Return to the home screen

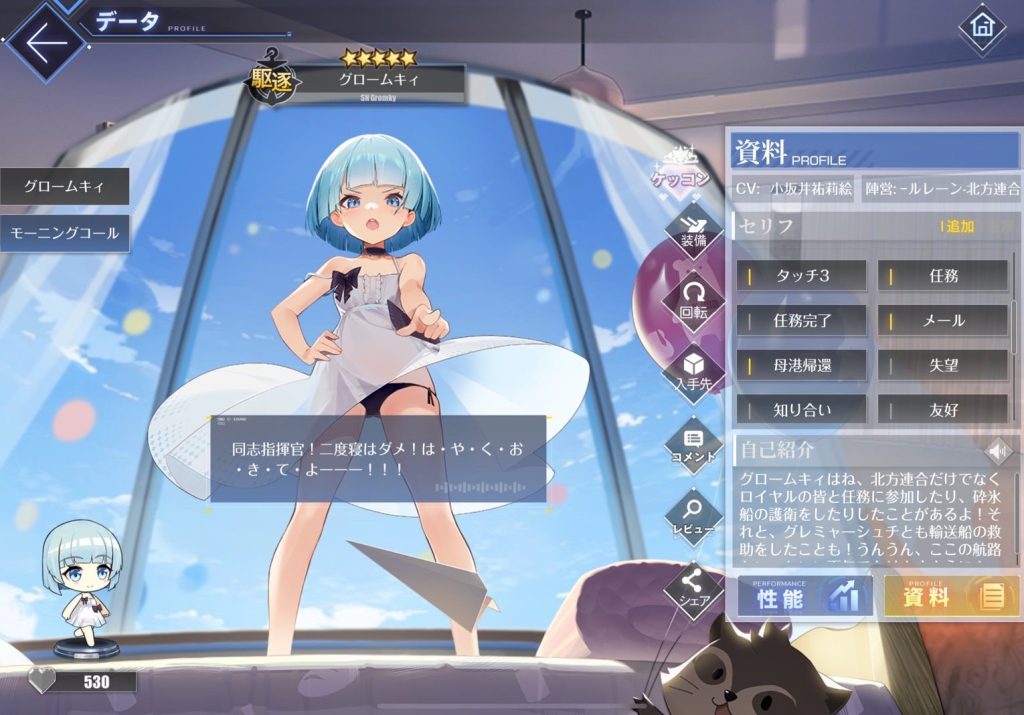[981, 28]
